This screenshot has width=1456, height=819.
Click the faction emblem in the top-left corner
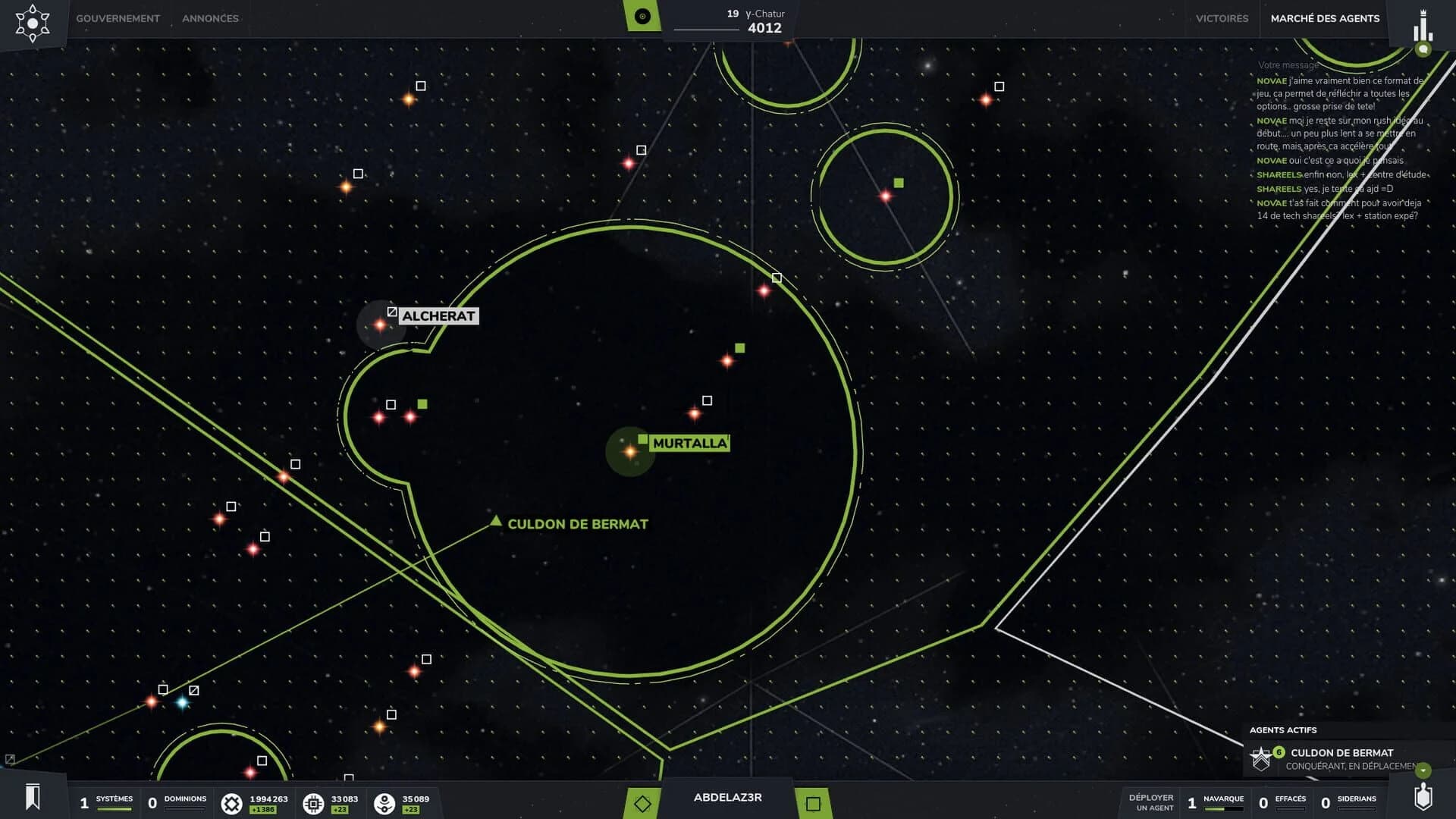tap(33, 23)
